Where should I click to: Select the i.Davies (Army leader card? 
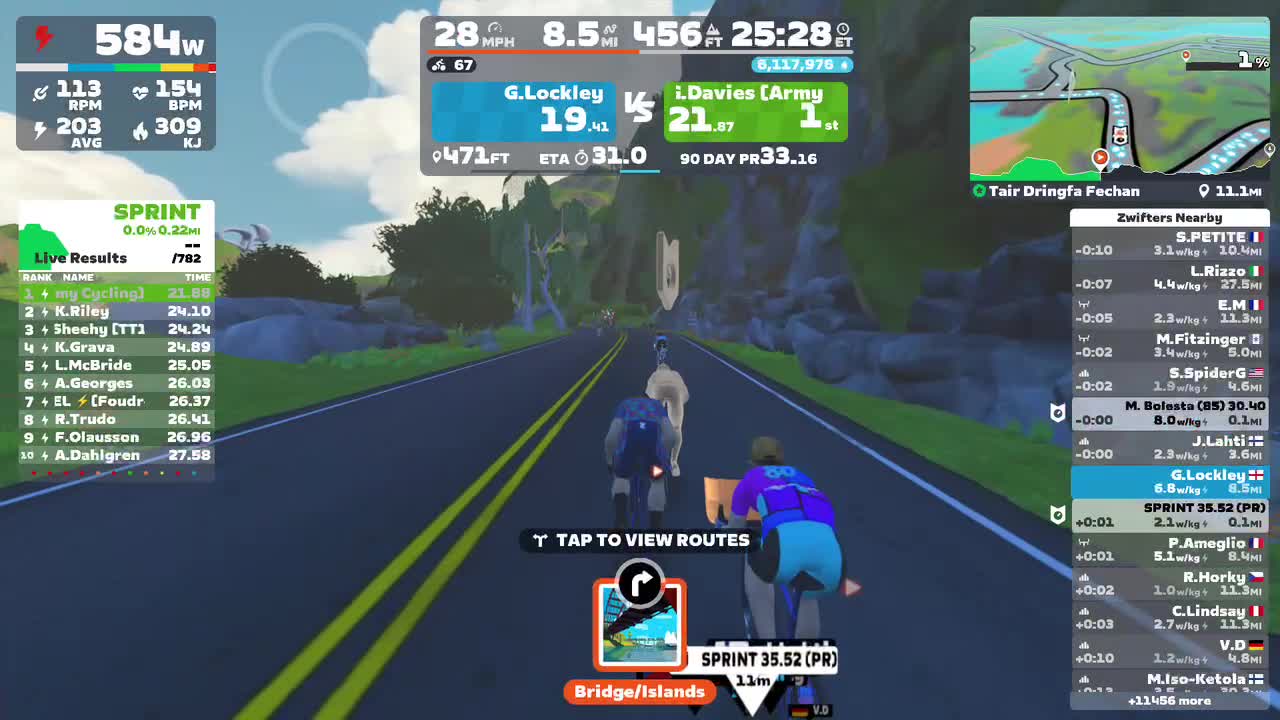(x=755, y=110)
